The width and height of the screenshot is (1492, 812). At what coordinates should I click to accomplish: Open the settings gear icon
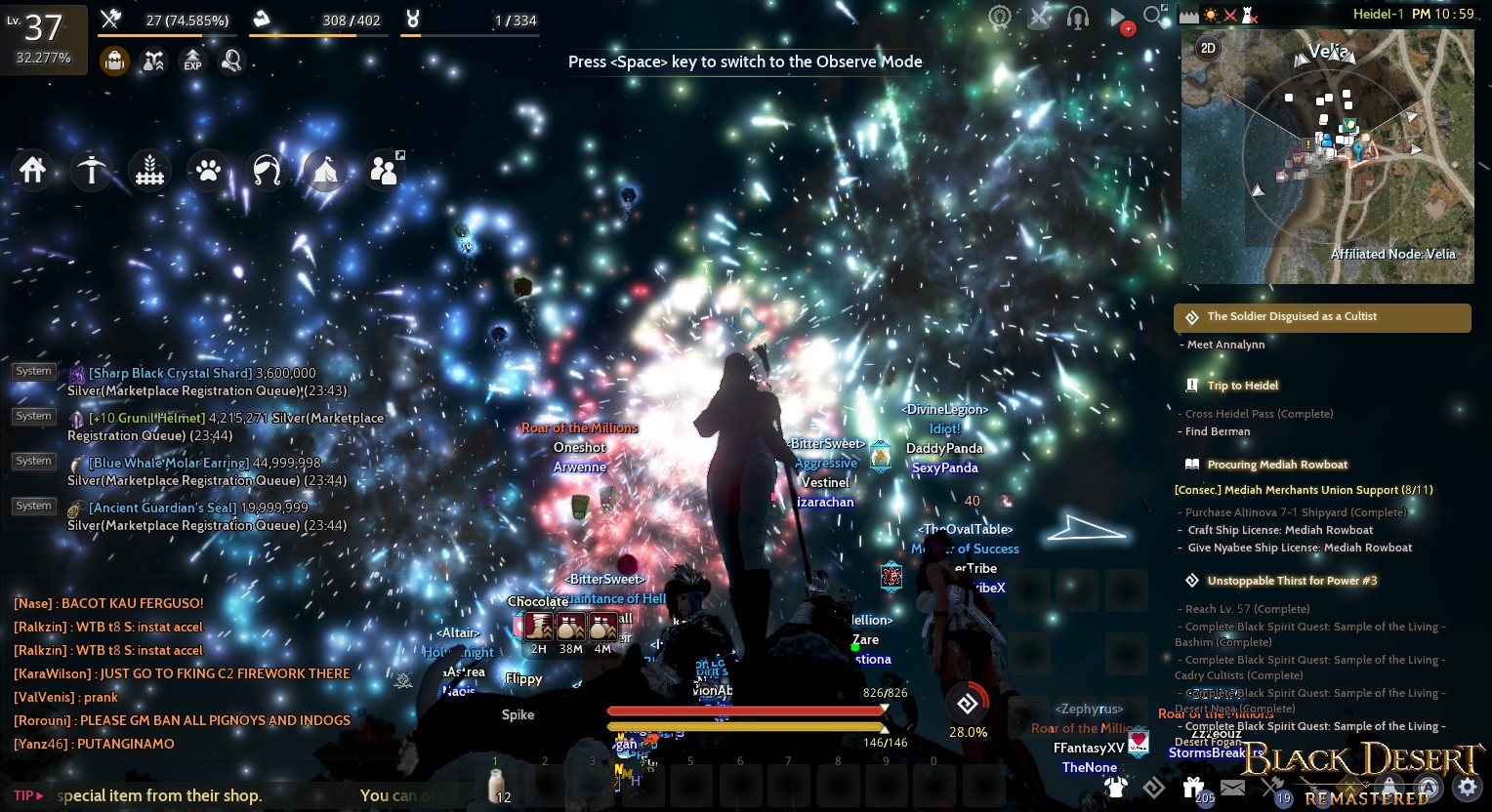tap(1467, 787)
